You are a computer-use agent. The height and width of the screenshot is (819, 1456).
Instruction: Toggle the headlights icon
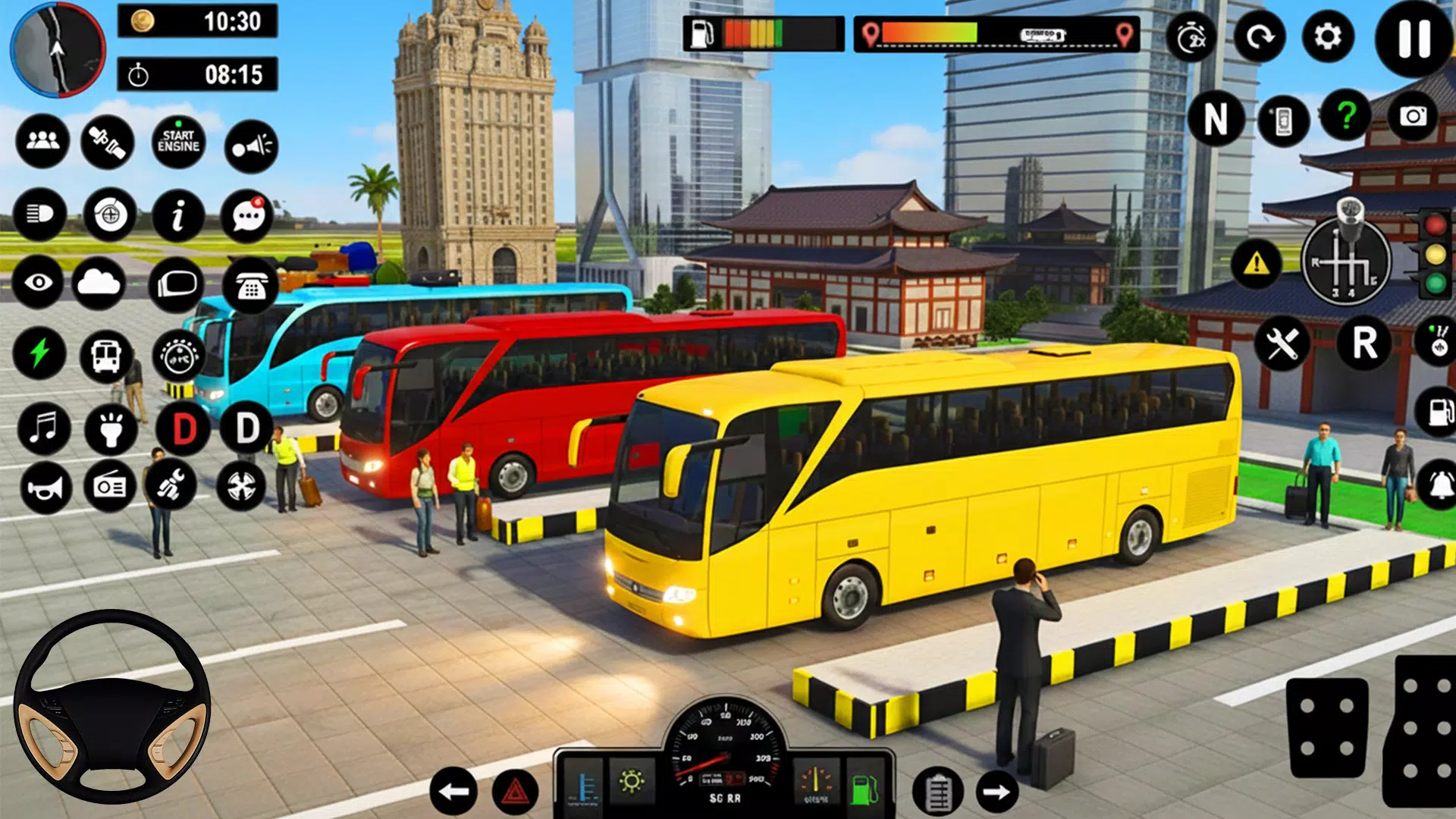point(39,215)
